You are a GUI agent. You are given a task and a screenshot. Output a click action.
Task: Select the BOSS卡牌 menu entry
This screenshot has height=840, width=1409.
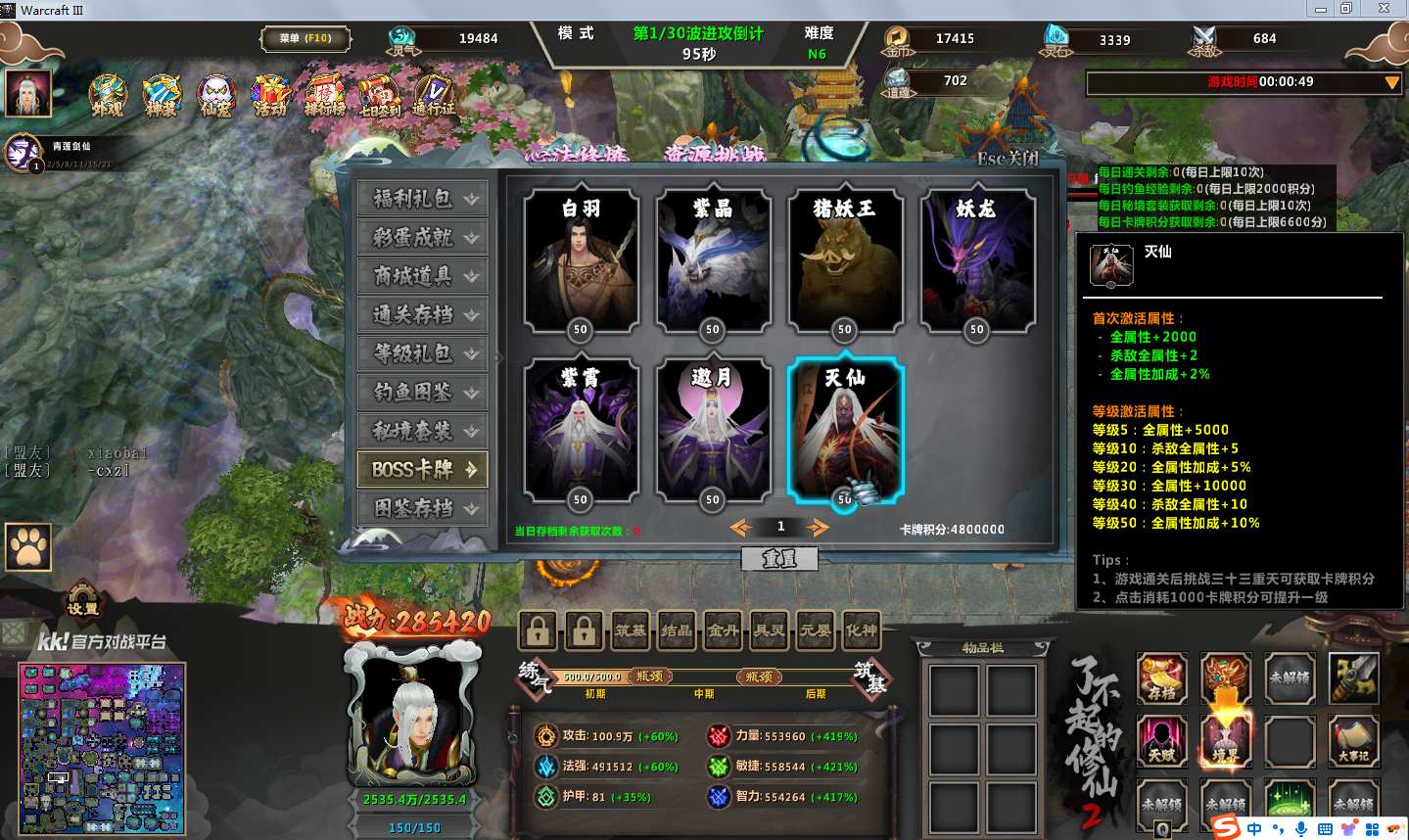click(x=422, y=470)
